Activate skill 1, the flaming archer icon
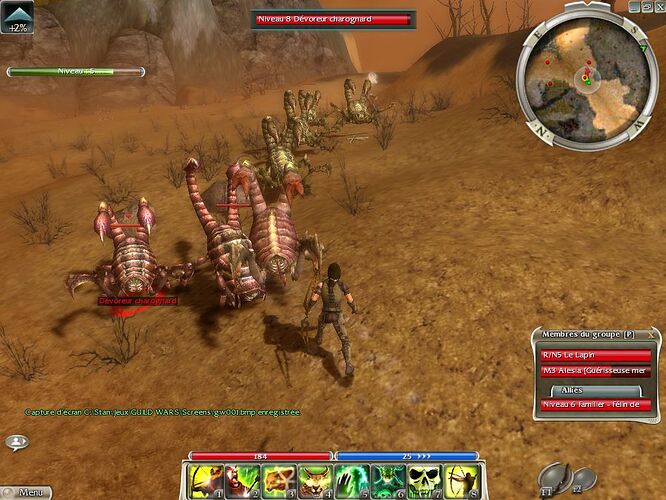The width and height of the screenshot is (666, 500). point(205,481)
